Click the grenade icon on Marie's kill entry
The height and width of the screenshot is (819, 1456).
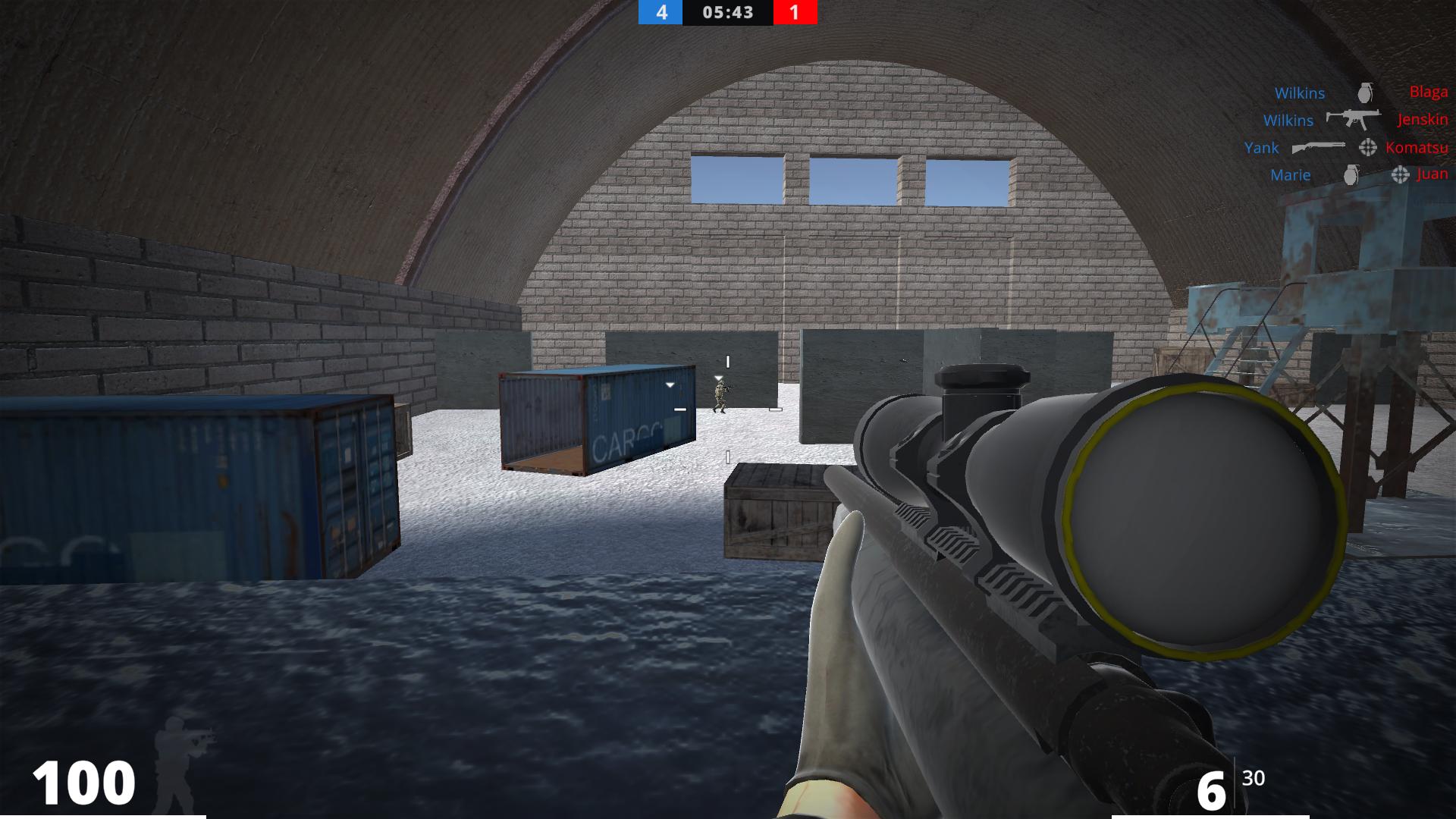pyautogui.click(x=1352, y=176)
